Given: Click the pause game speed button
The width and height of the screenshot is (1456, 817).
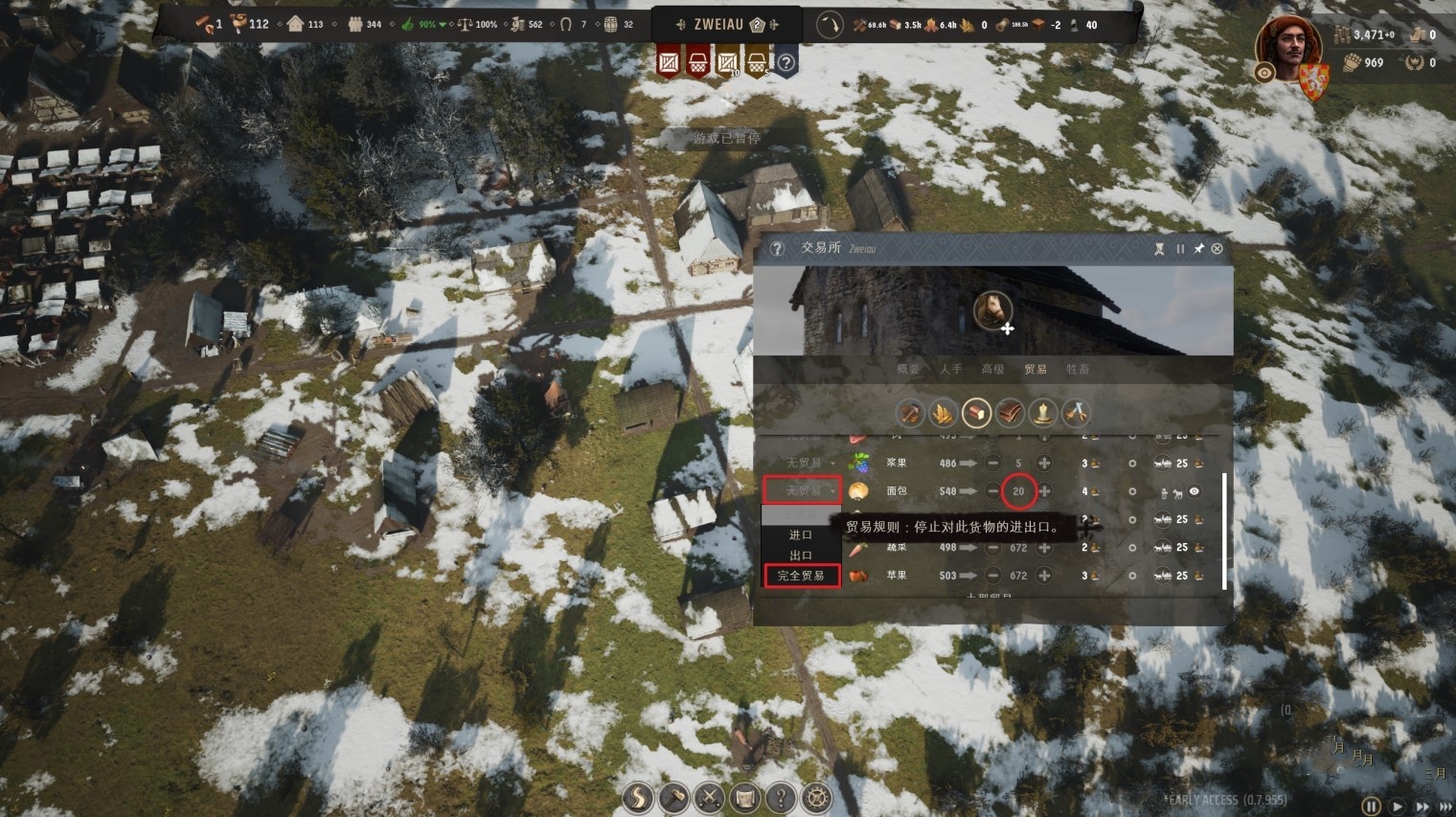Looking at the screenshot, I should coord(1371,807).
